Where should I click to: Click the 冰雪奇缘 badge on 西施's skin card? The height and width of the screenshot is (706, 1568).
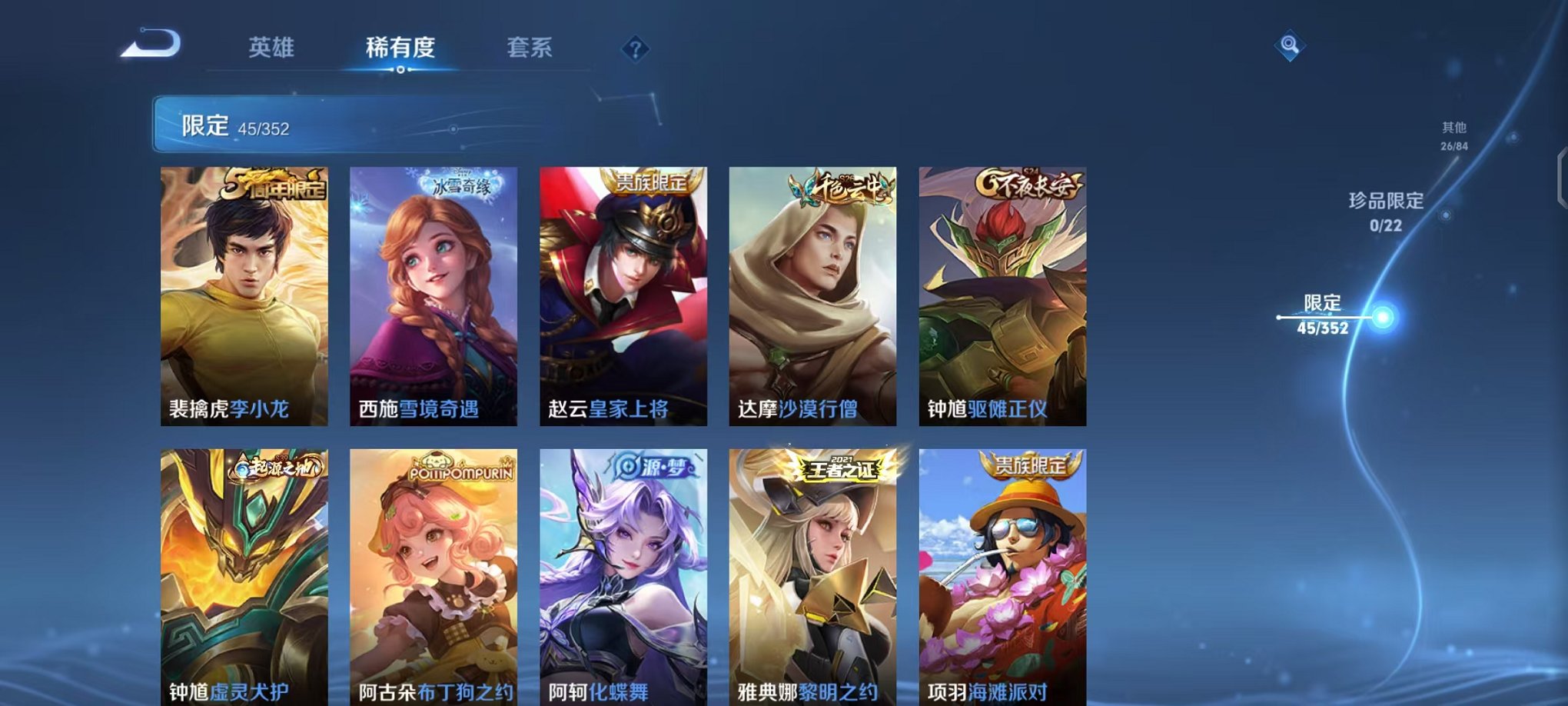[x=461, y=185]
